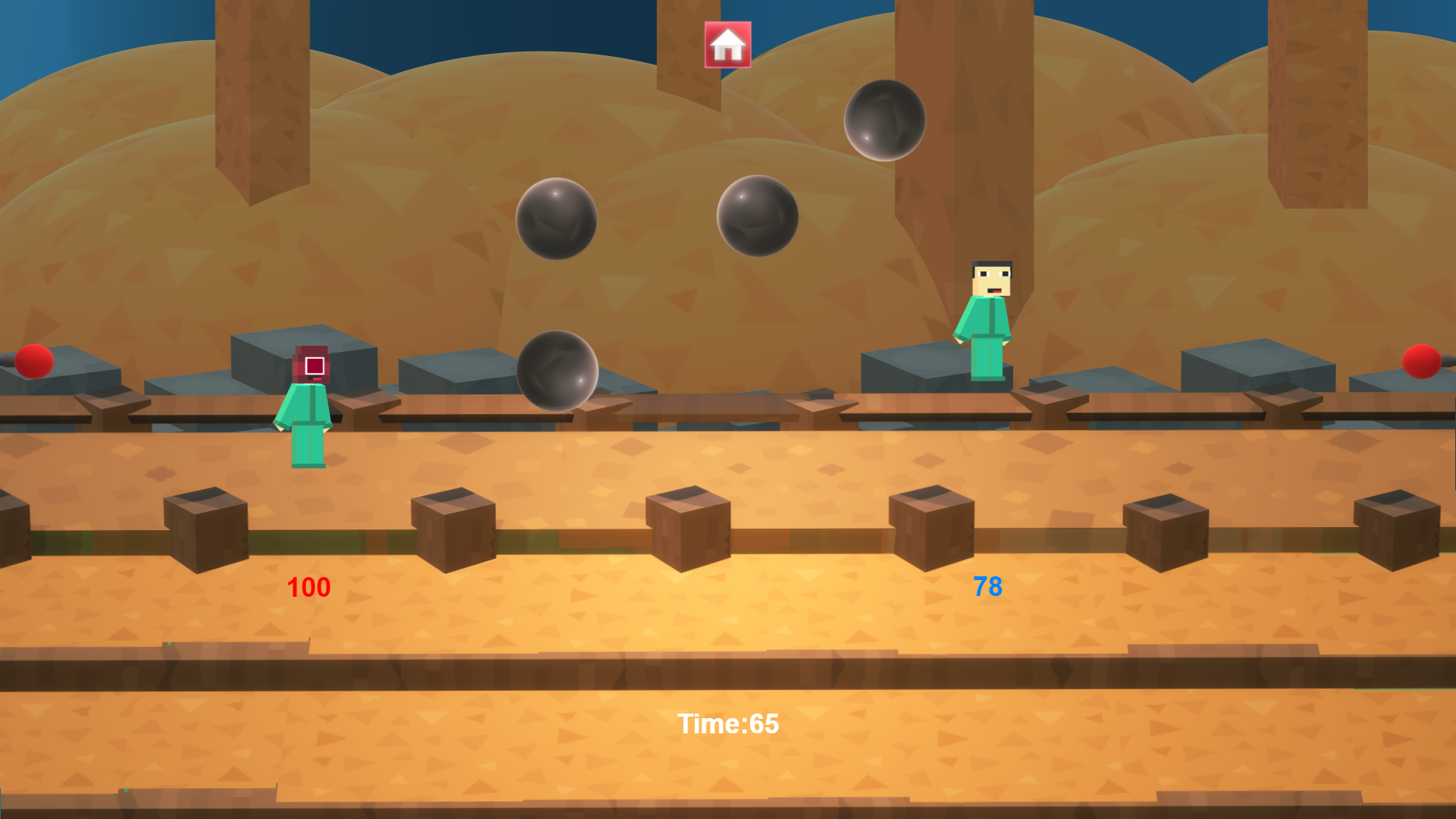Click the leftmost floating black ball
The image size is (1456, 819).
click(556, 220)
